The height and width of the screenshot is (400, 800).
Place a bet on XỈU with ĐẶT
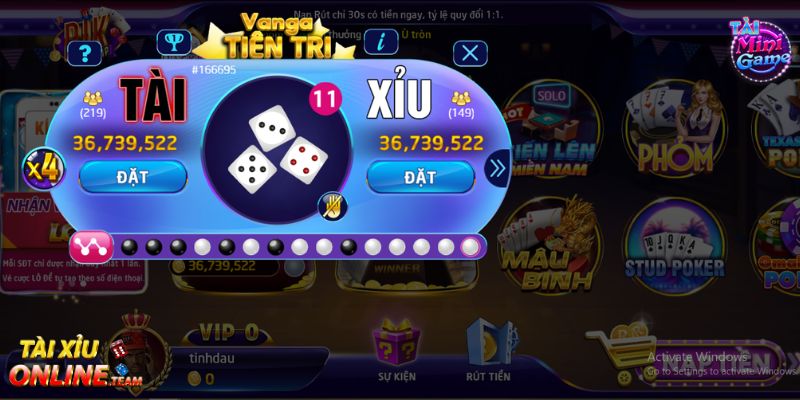tap(419, 177)
